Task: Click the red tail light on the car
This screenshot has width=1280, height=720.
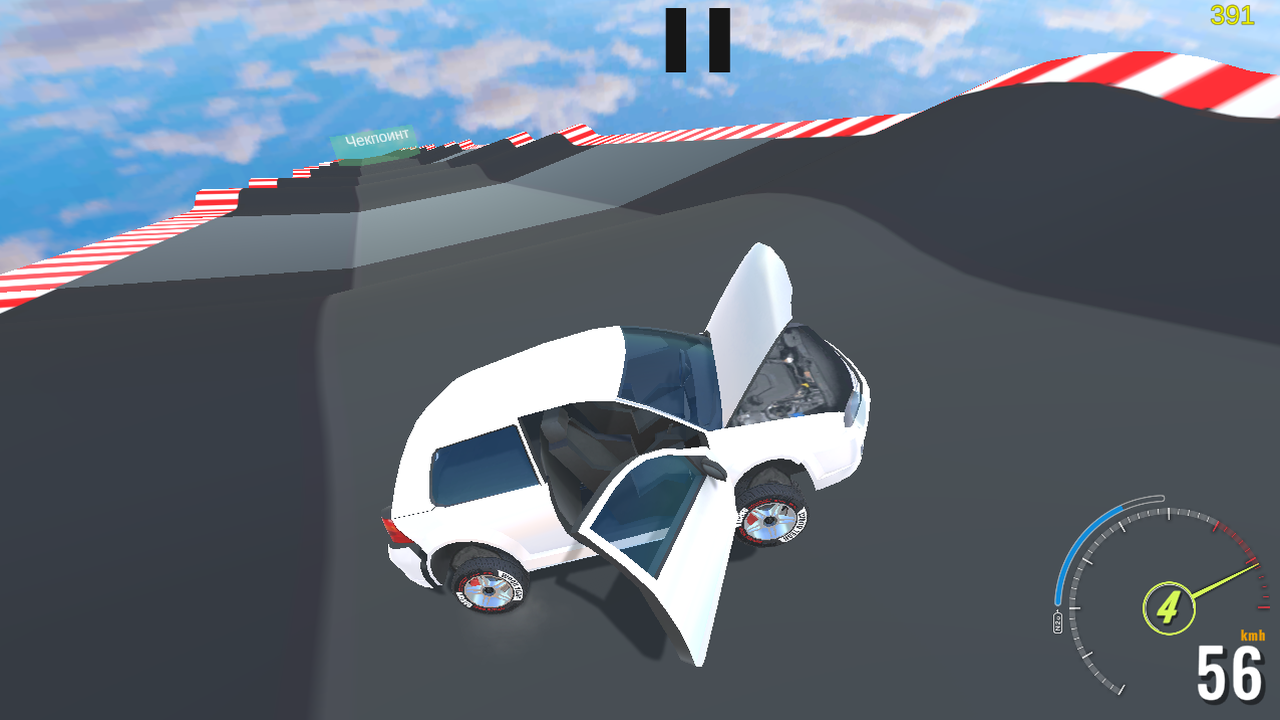Action: click(x=395, y=530)
